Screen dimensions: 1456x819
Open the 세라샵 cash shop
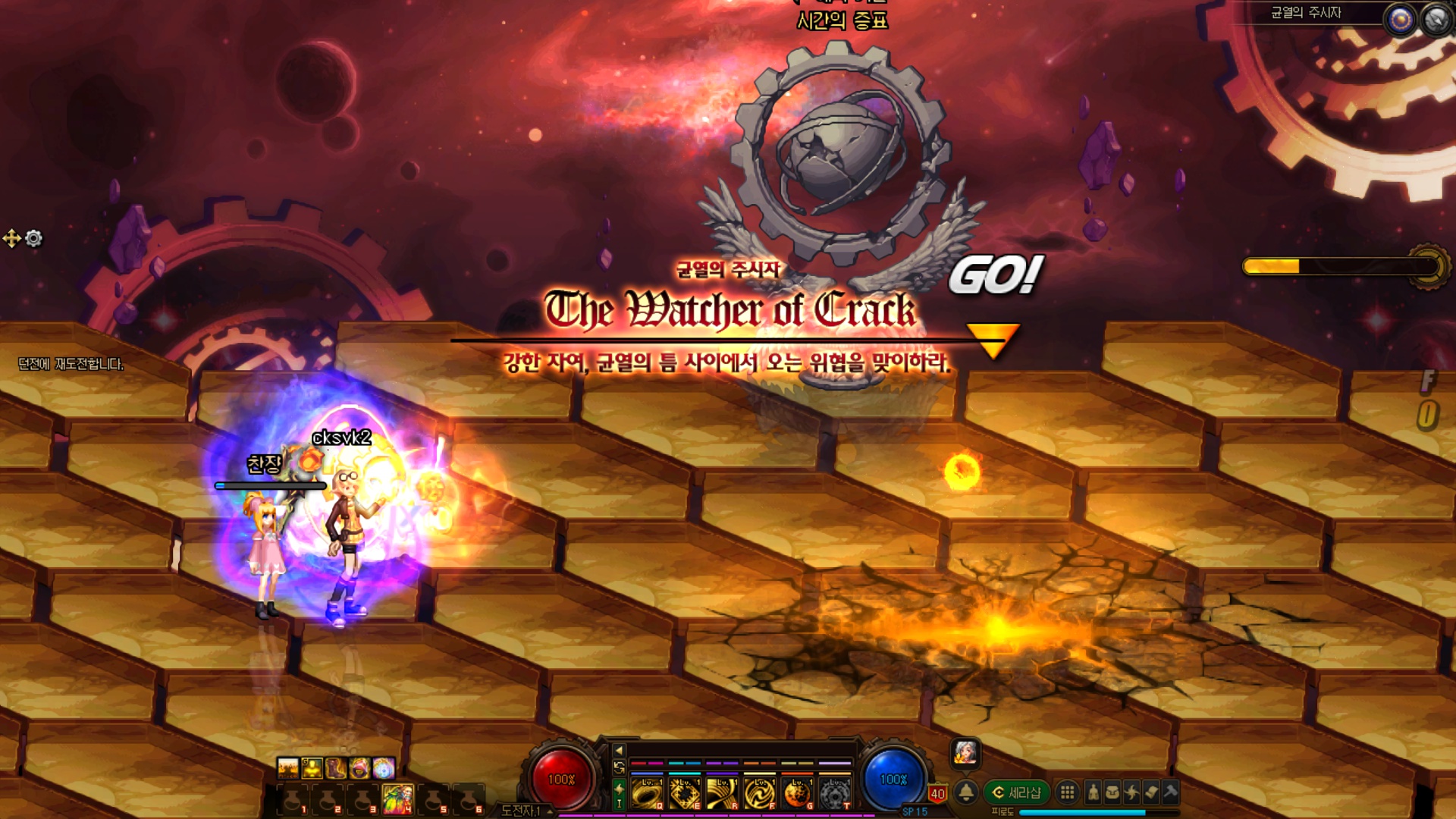[1017, 792]
